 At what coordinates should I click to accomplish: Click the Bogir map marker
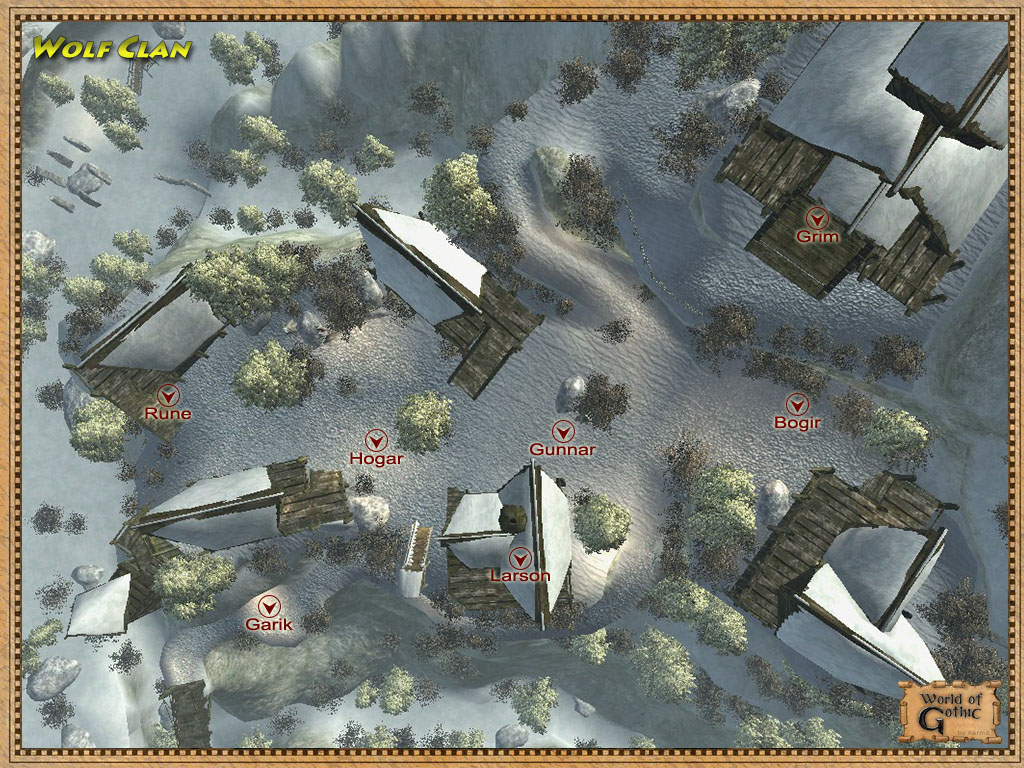[x=797, y=403]
